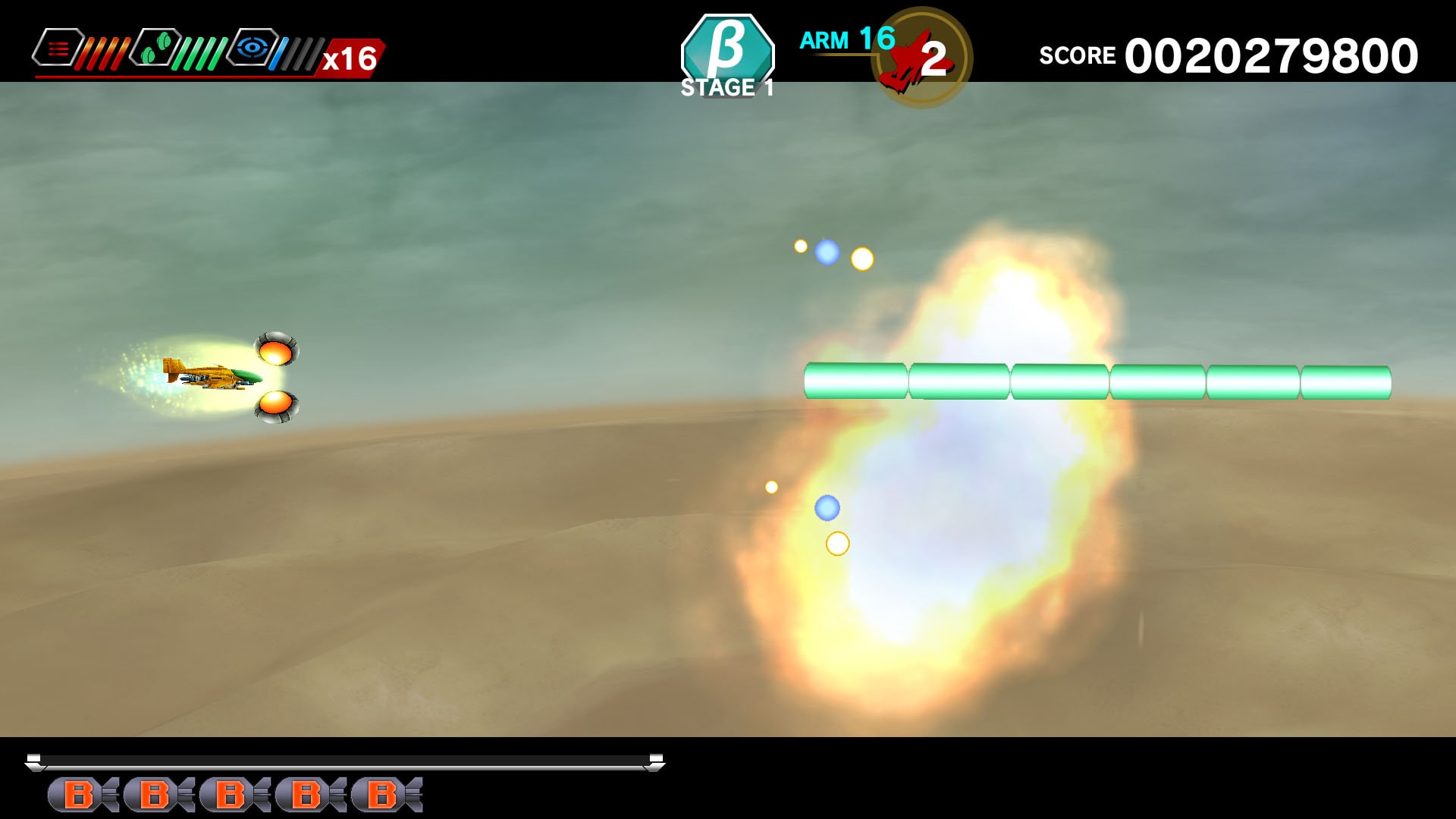
Task: Toggle the green weapon power bars
Action: tap(201, 48)
